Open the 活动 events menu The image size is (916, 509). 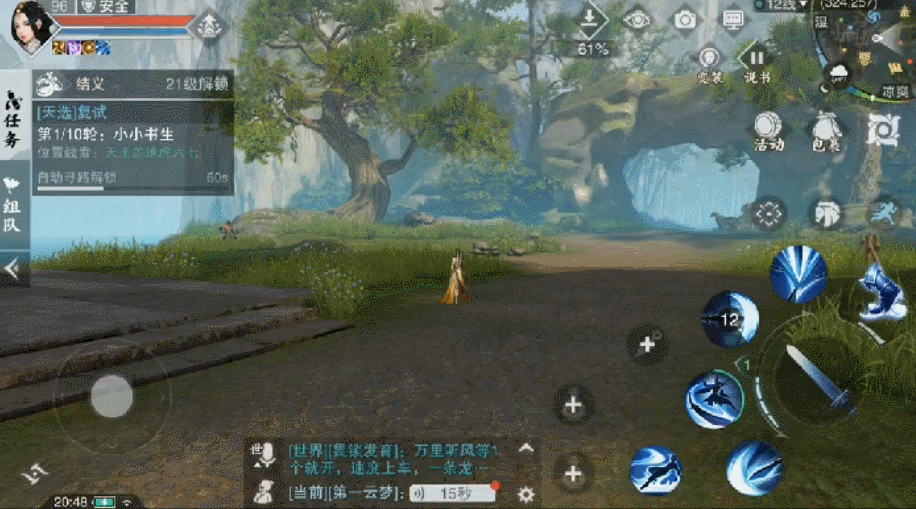(x=768, y=130)
